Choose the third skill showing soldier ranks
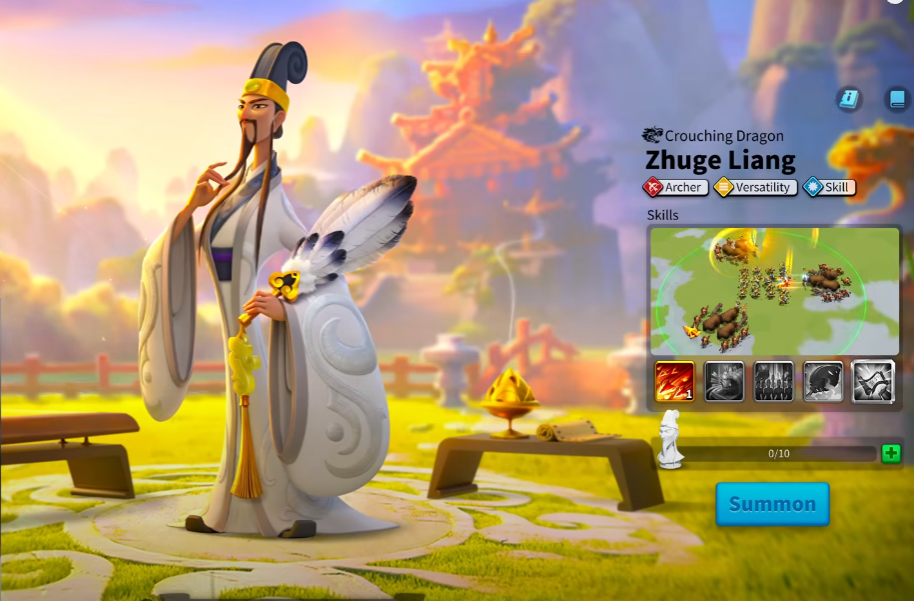The width and height of the screenshot is (914, 601). point(773,381)
